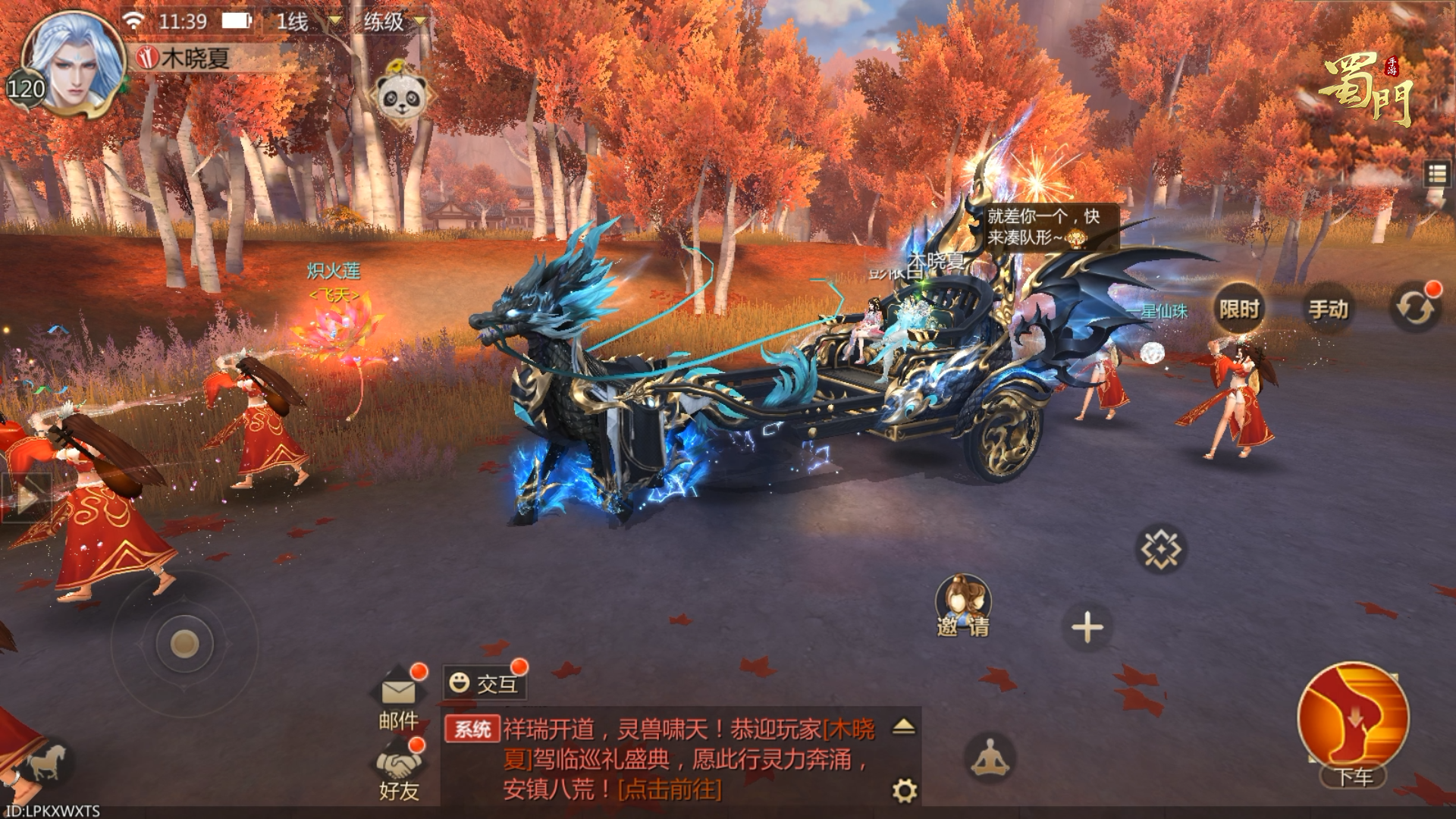Click the refresh arrows icon

pyautogui.click(x=1414, y=309)
